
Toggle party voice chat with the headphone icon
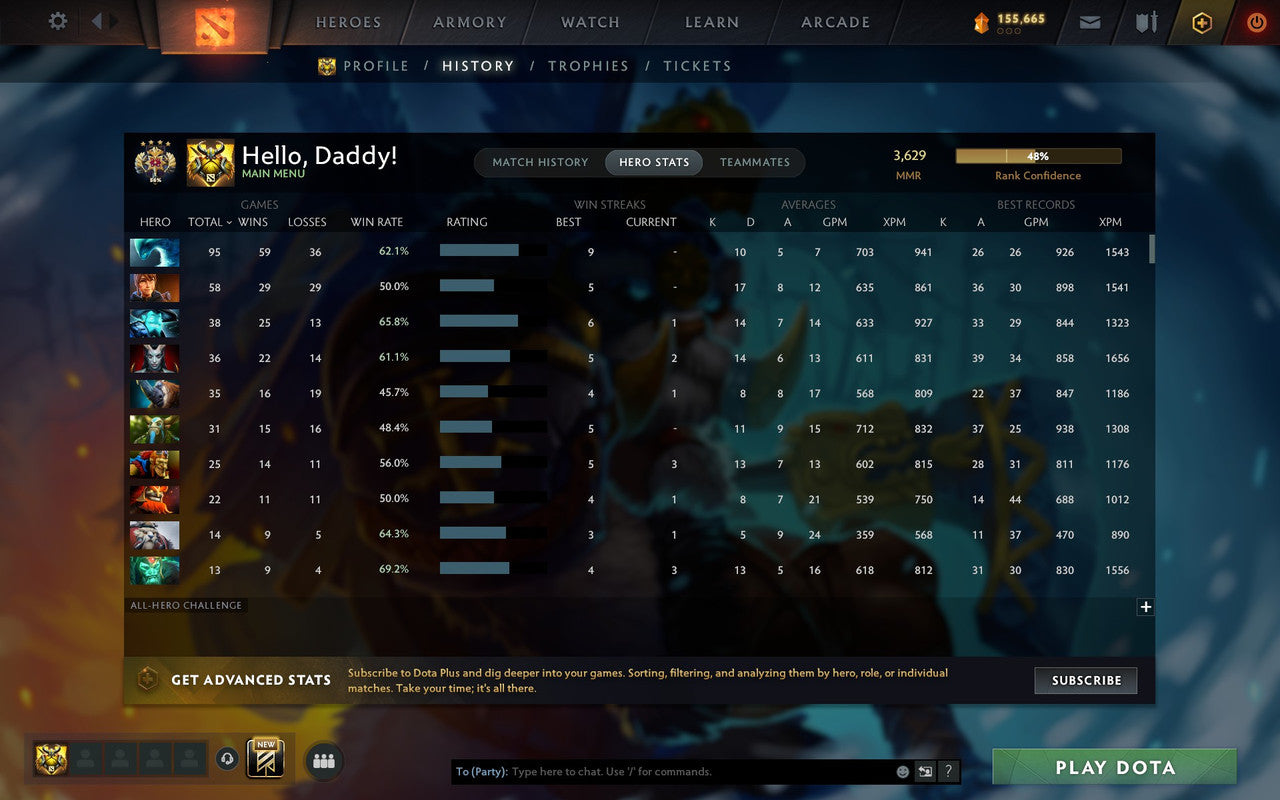228,760
